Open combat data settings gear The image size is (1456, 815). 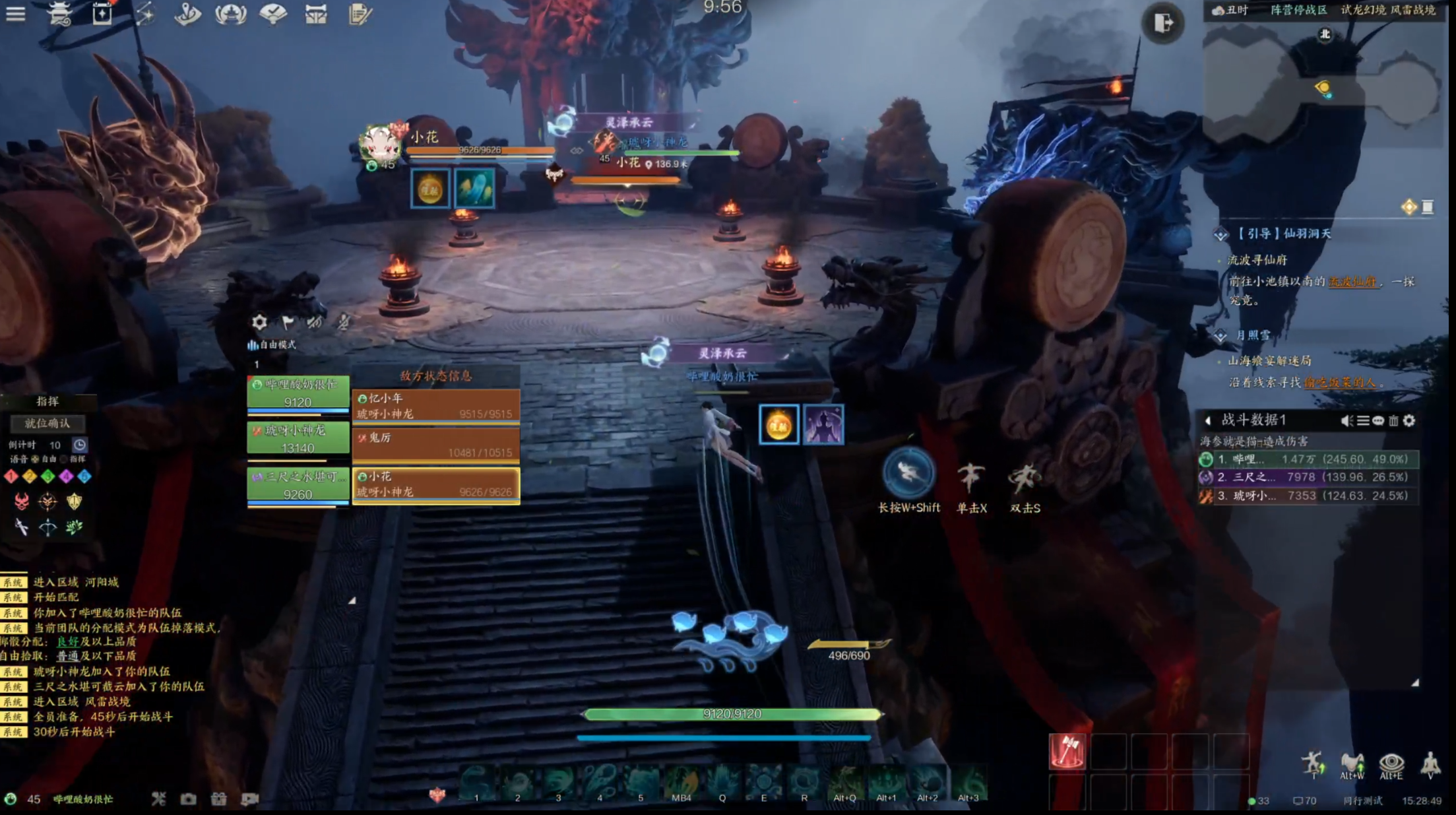1409,420
